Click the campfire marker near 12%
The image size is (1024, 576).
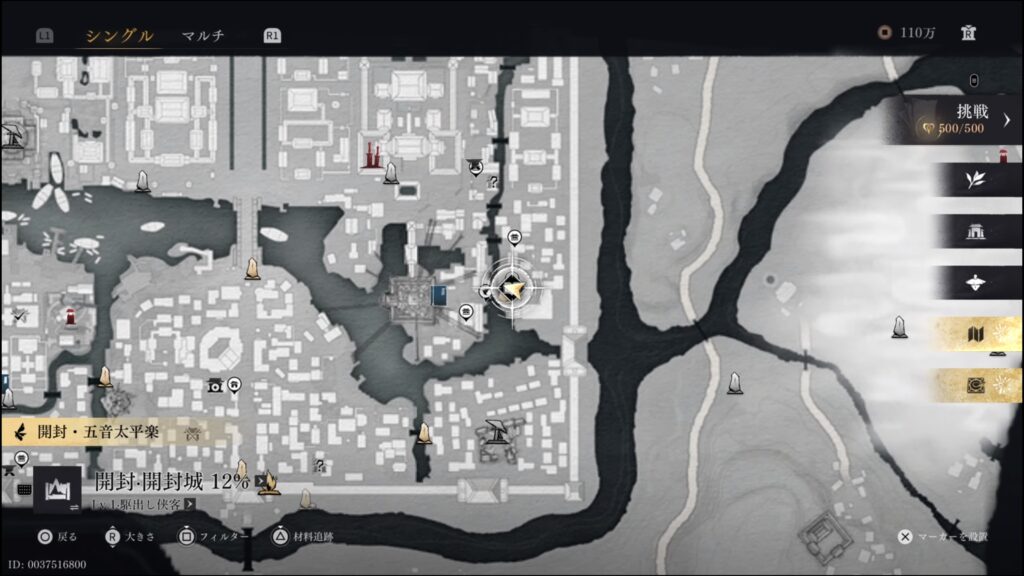(268, 485)
